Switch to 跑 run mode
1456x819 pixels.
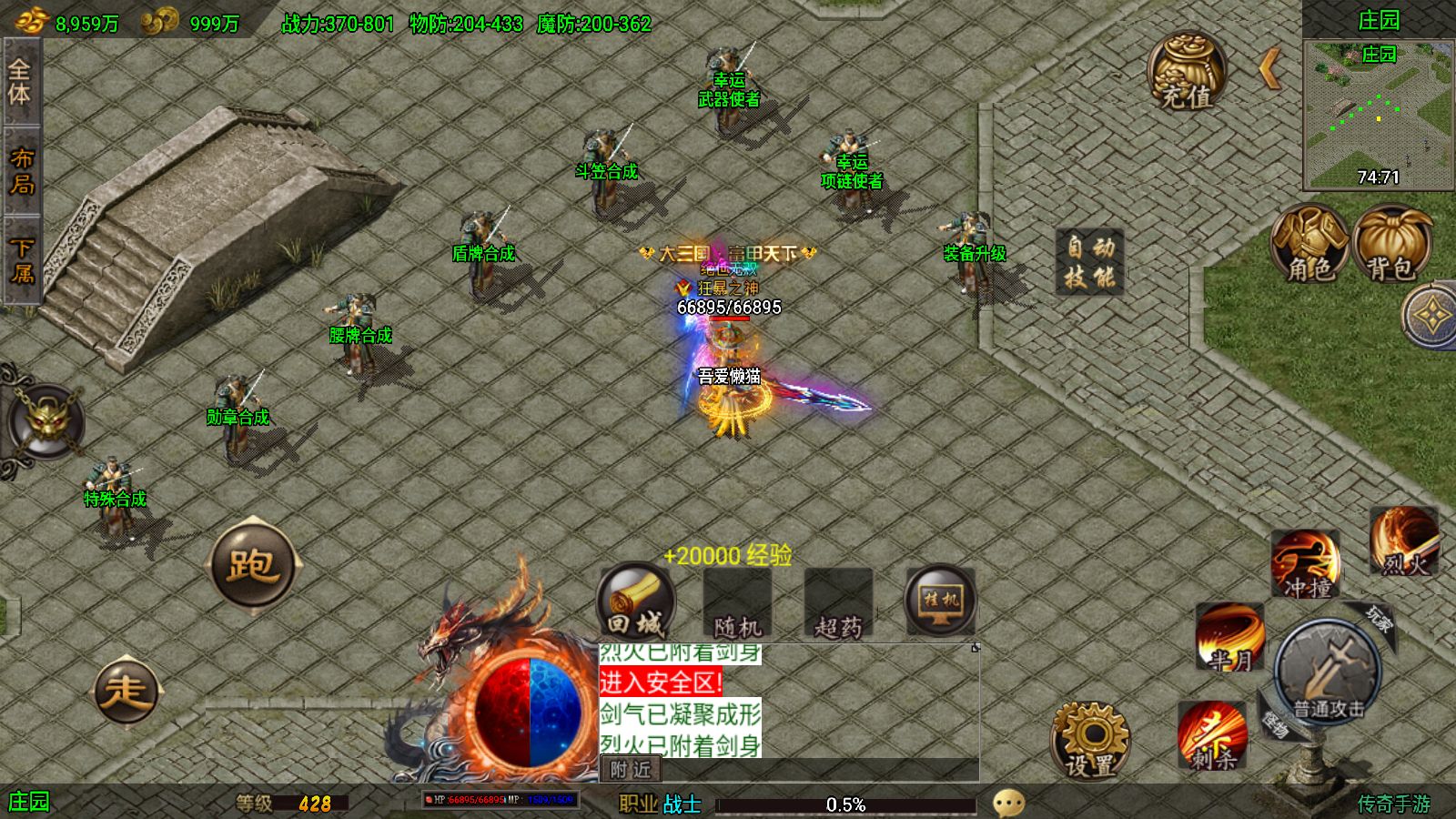click(253, 566)
